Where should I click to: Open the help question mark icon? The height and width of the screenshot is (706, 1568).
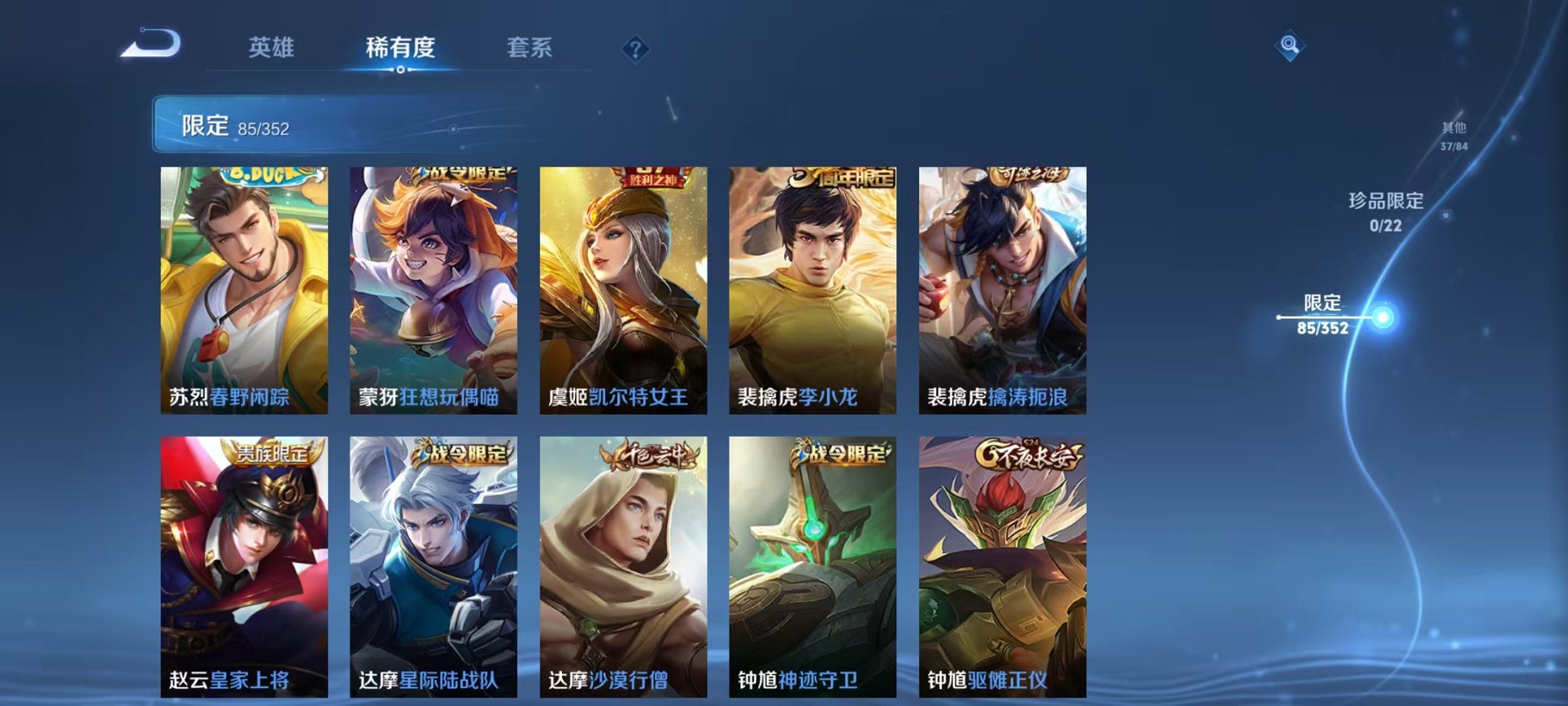pyautogui.click(x=635, y=49)
